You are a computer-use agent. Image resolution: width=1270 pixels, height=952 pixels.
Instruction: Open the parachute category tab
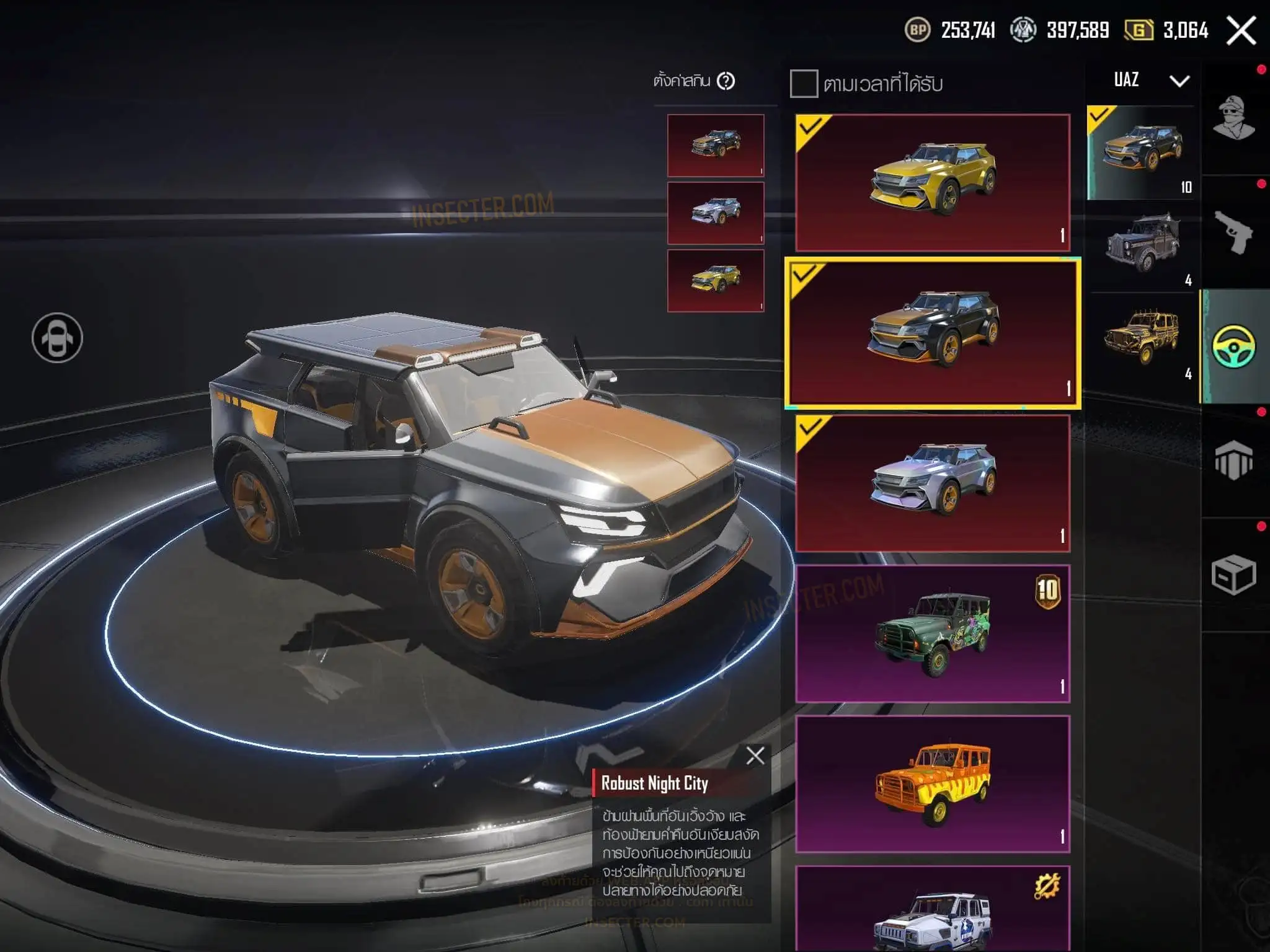(1234, 461)
